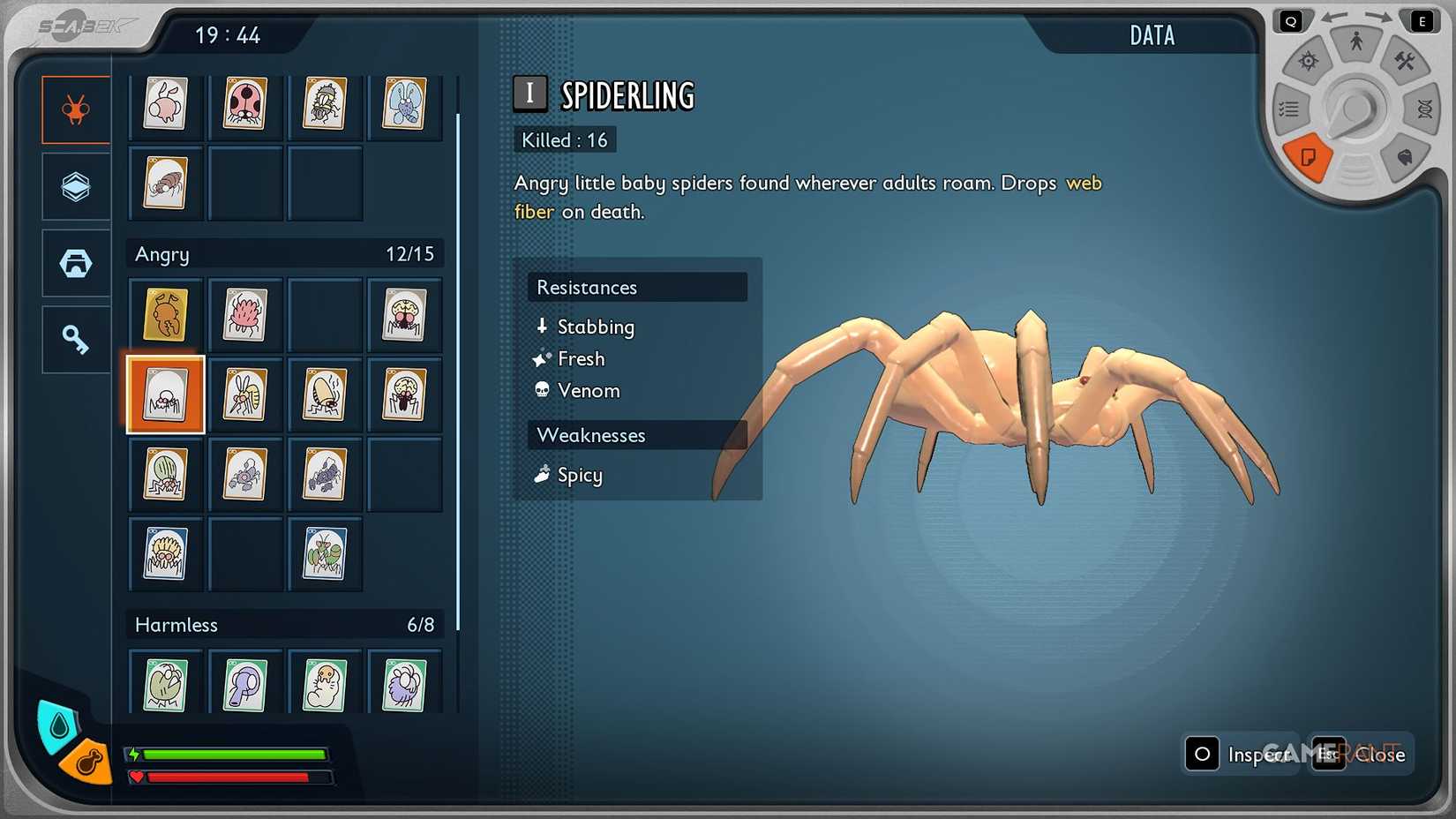1456x819 pixels.
Task: Select the gear icon on the radial menu
Action: pos(1309,59)
